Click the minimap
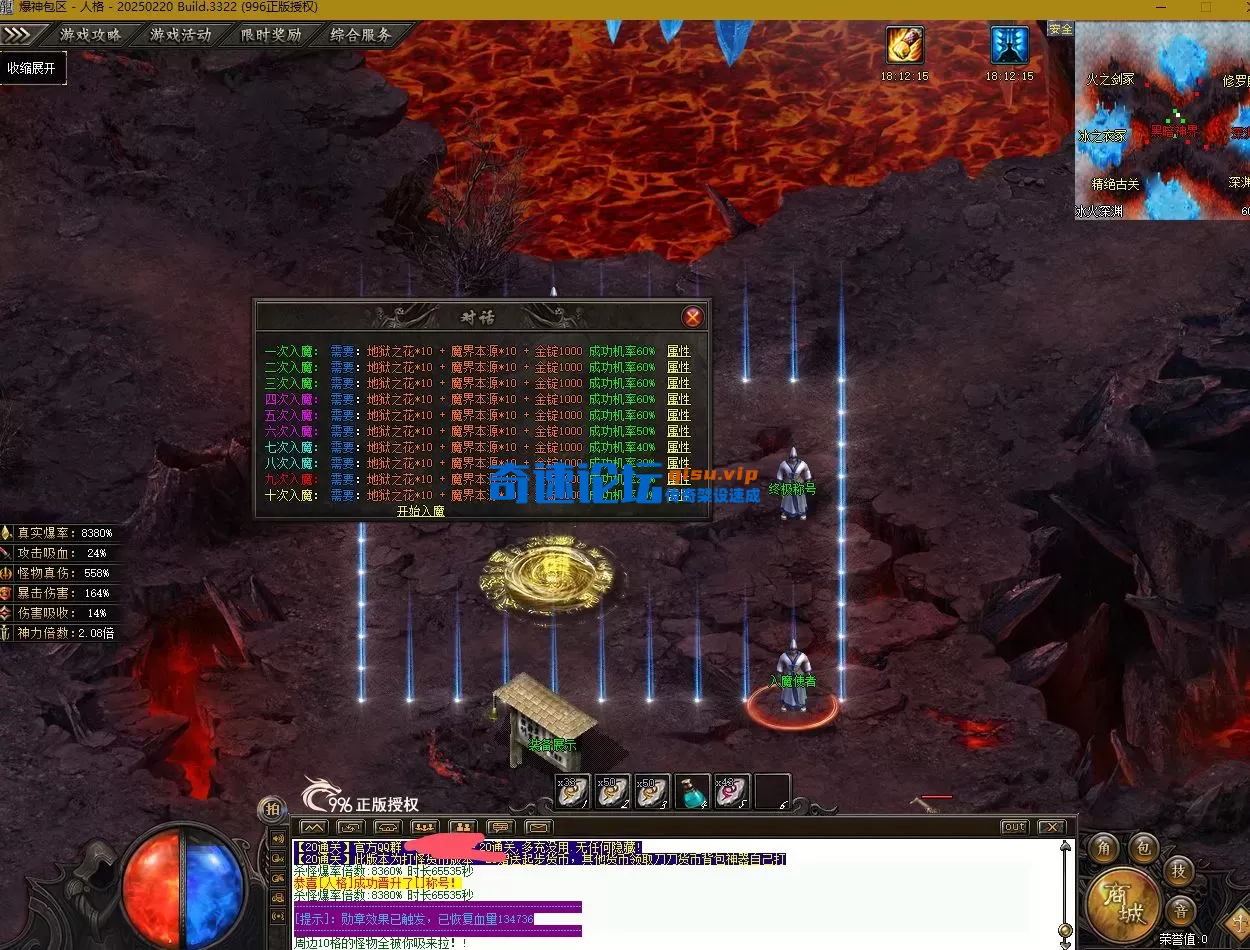This screenshot has width=1250, height=950. [1162, 120]
